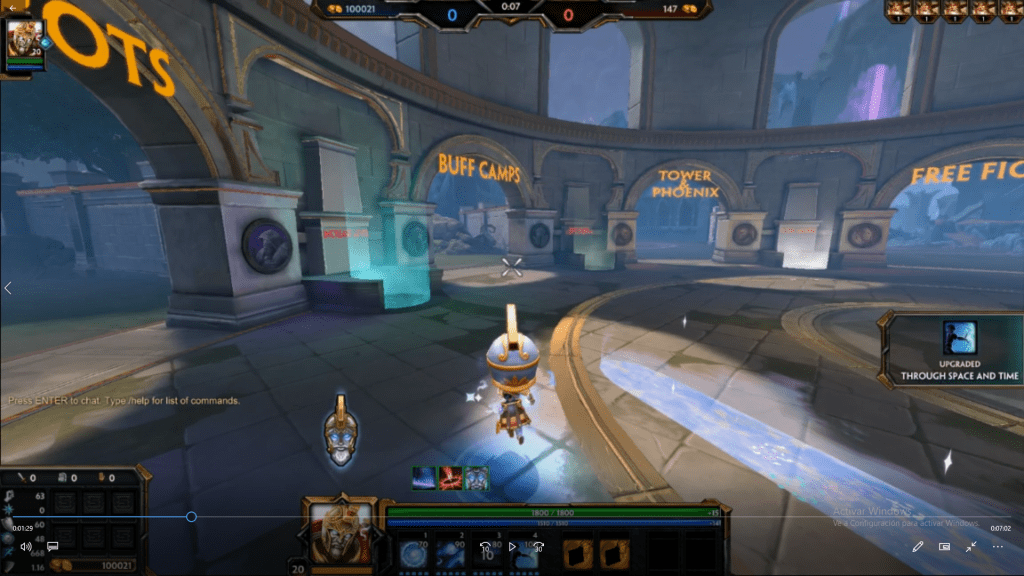Select the blue beam buff icon

425,478
